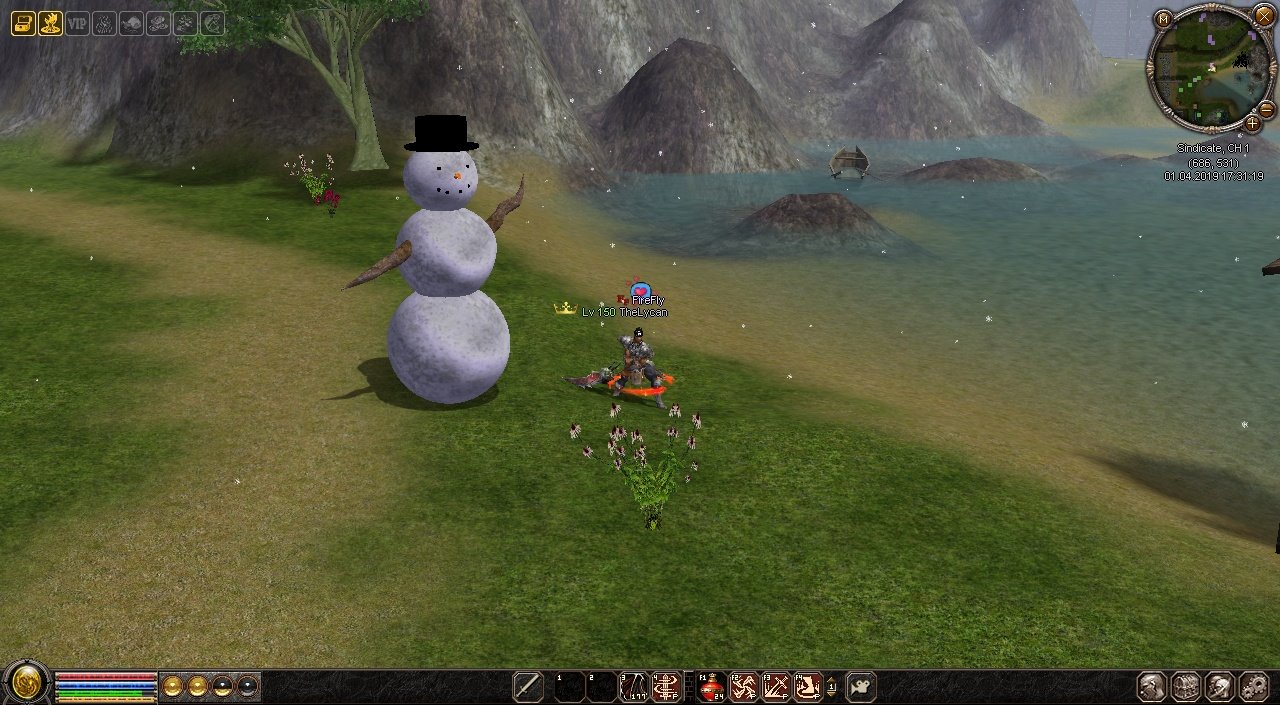Use the red potion in slot F1

[x=712, y=687]
